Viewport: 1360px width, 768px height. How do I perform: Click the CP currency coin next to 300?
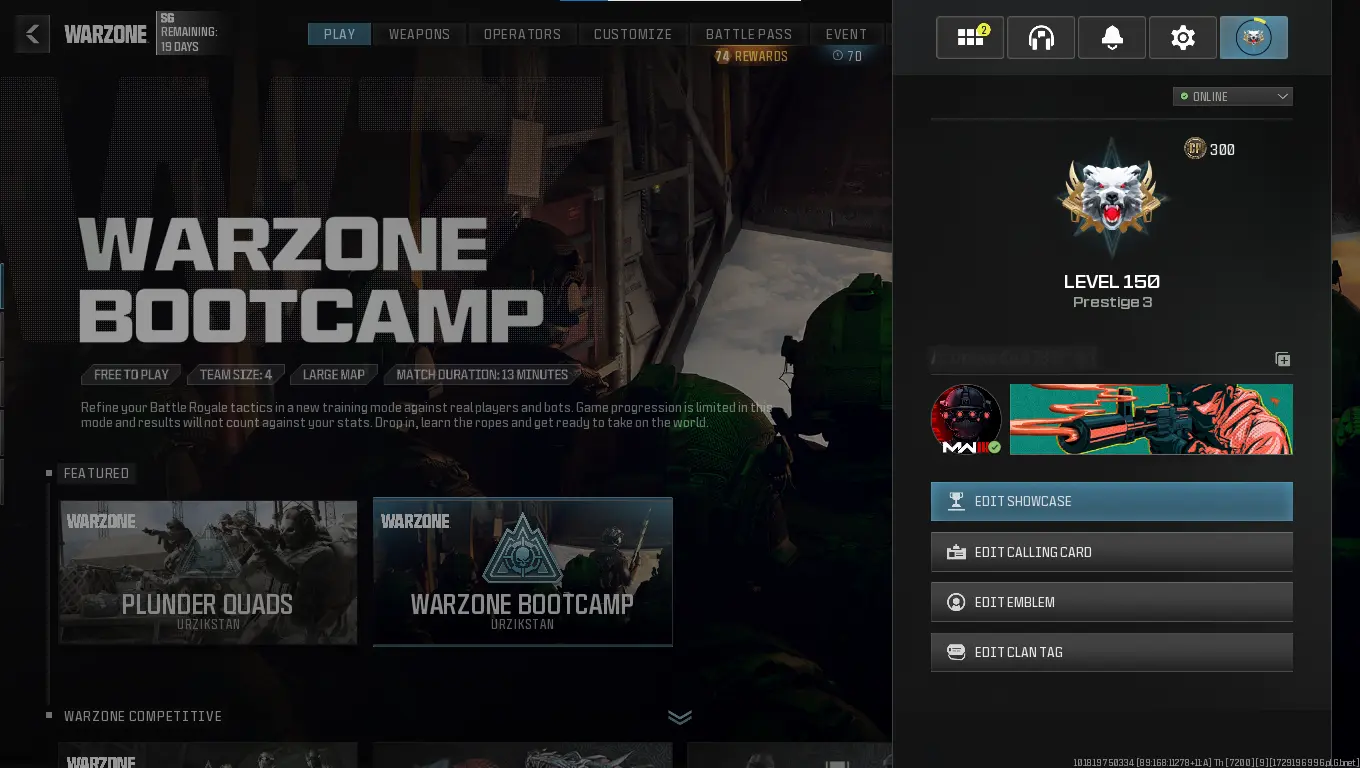1194,149
